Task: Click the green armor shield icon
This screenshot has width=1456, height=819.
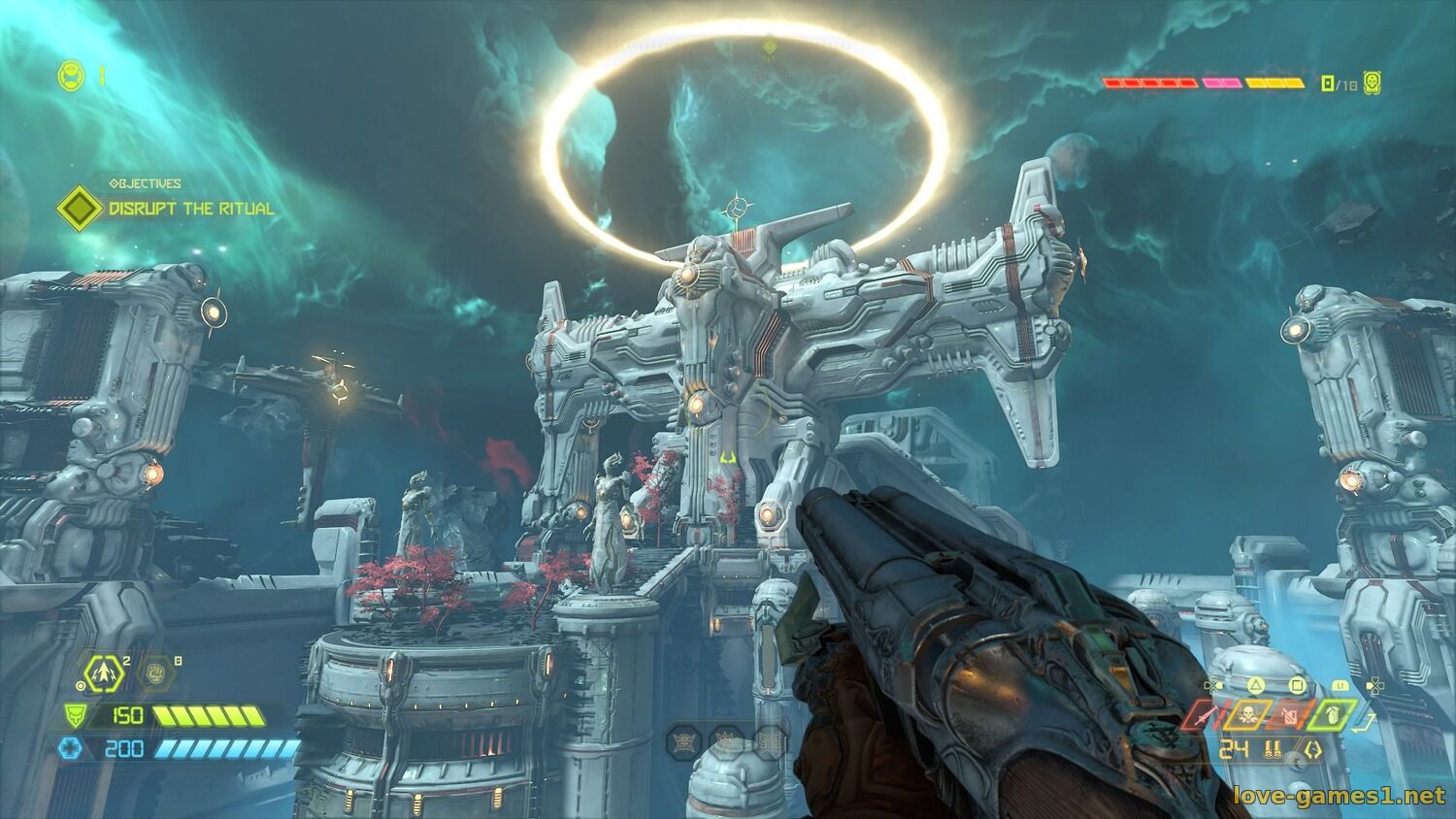Action: click(72, 716)
